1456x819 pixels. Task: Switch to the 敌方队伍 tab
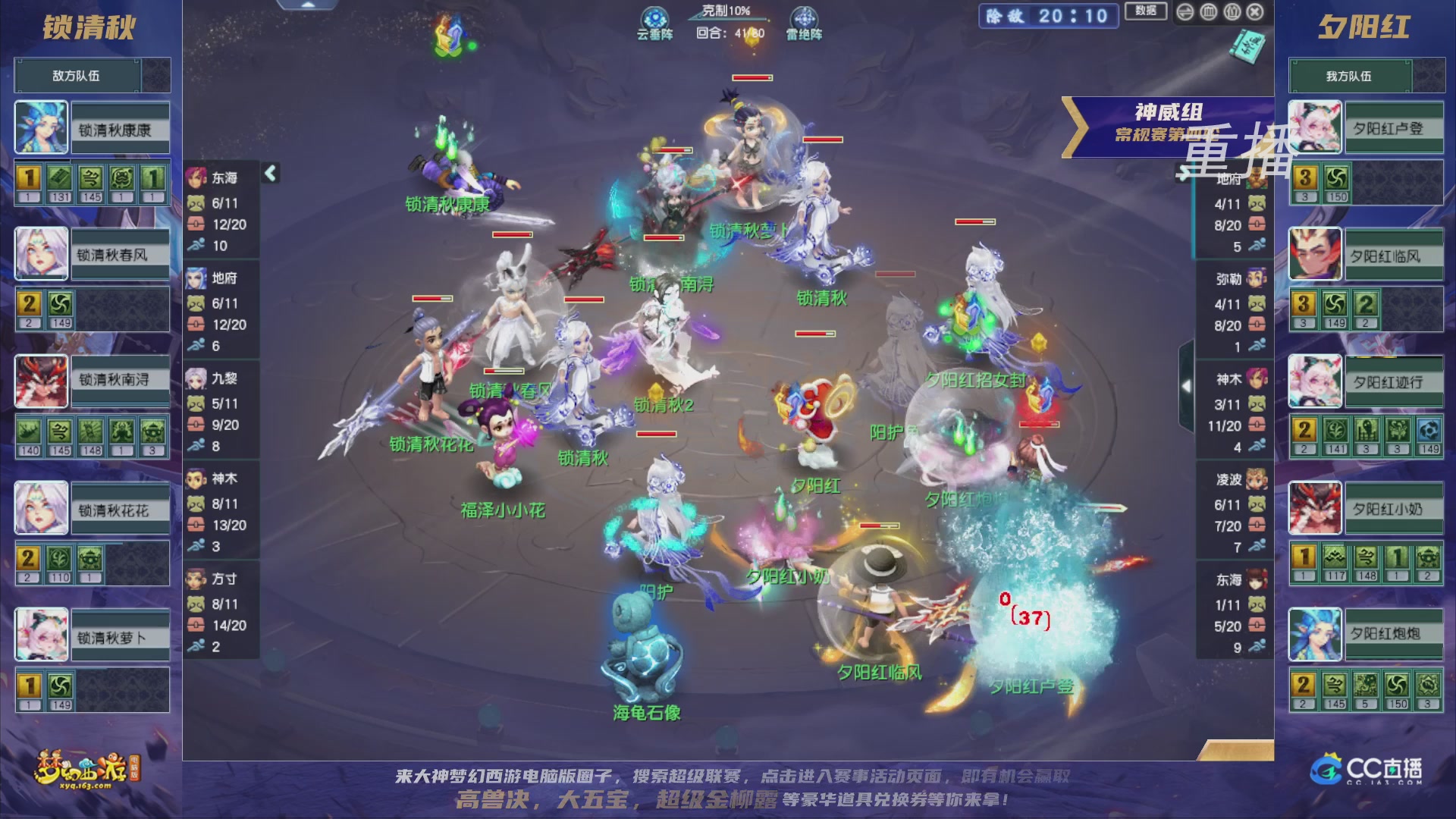point(74,76)
